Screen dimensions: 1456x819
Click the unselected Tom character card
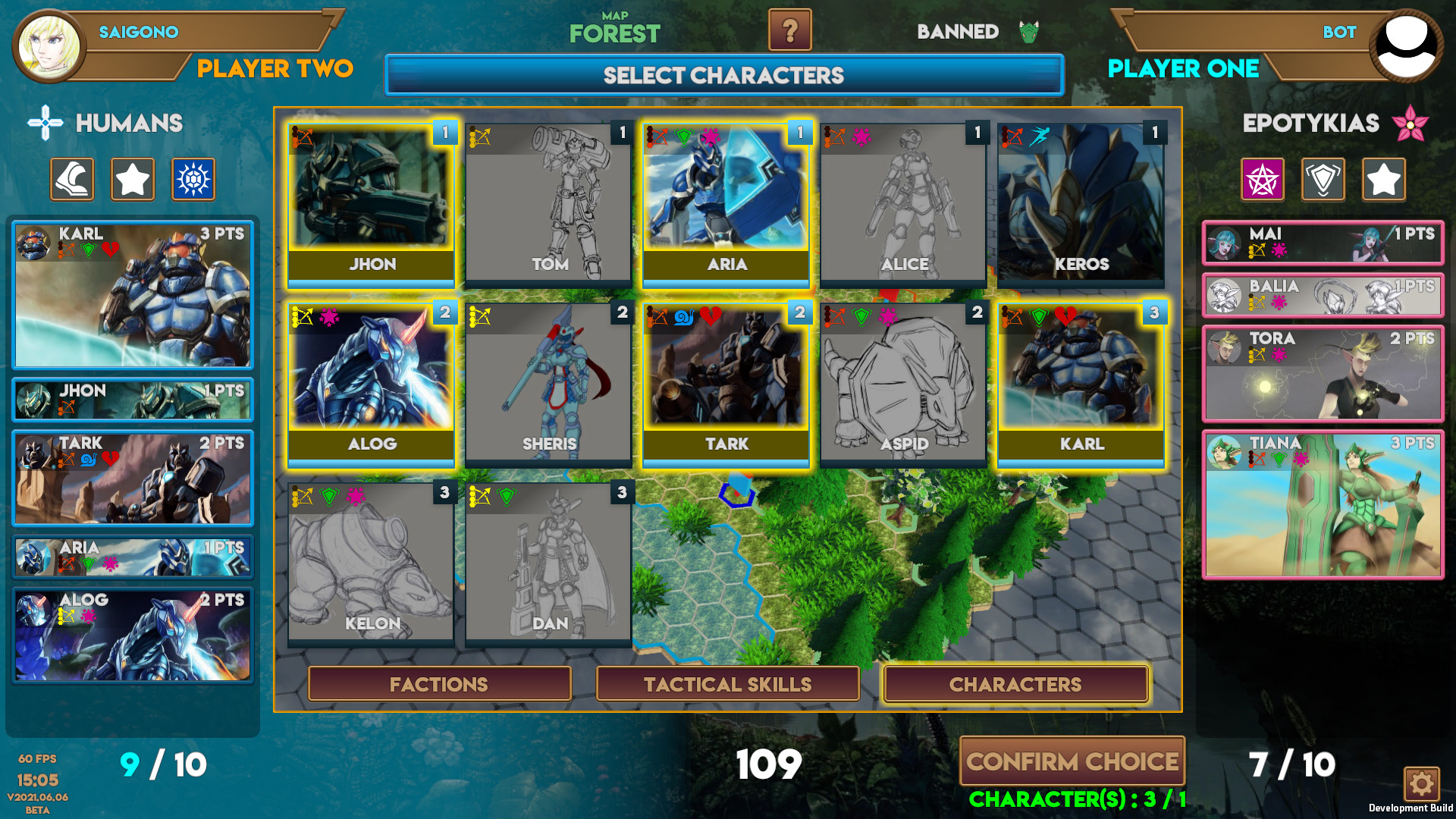[x=548, y=201]
